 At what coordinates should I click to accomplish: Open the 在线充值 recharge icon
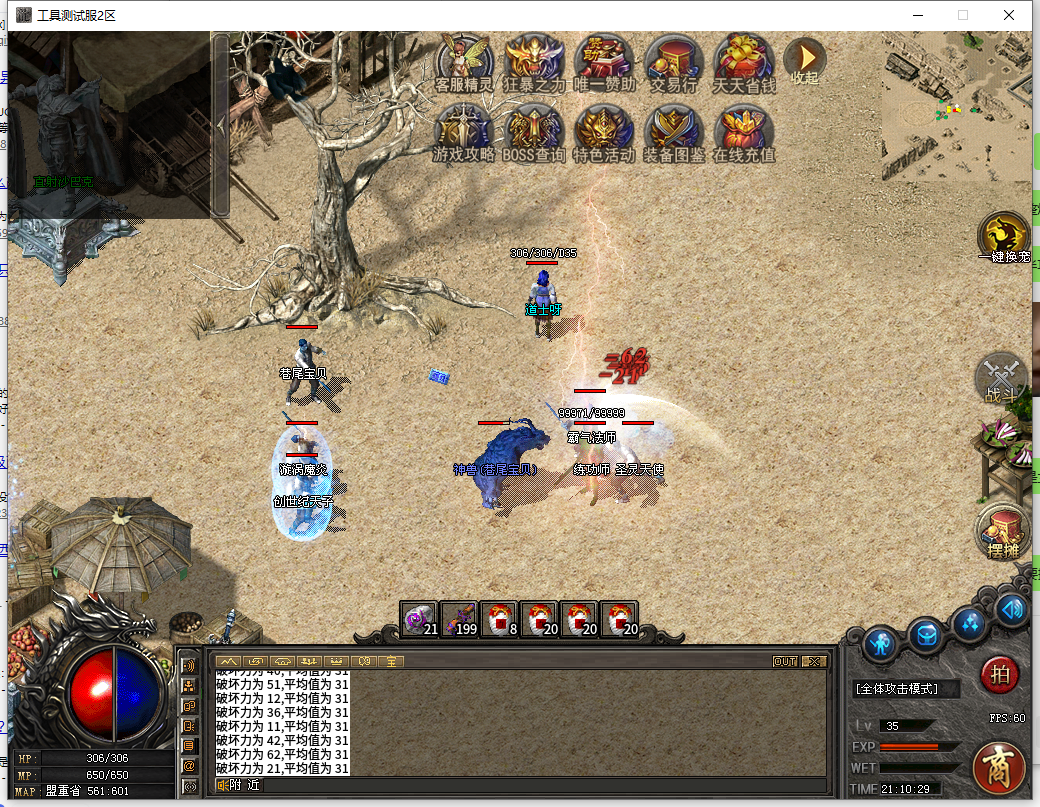(744, 132)
